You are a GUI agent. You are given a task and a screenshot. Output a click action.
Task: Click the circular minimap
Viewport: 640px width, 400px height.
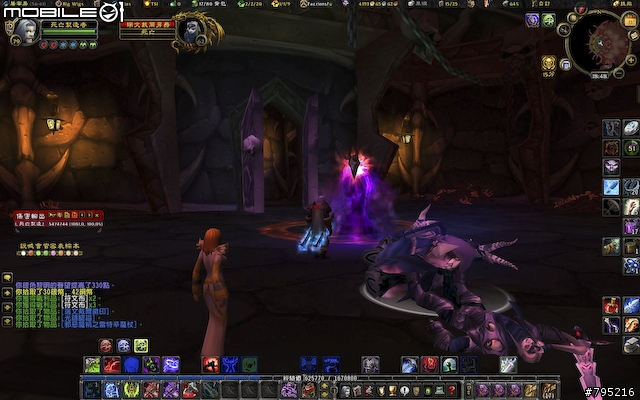point(598,41)
